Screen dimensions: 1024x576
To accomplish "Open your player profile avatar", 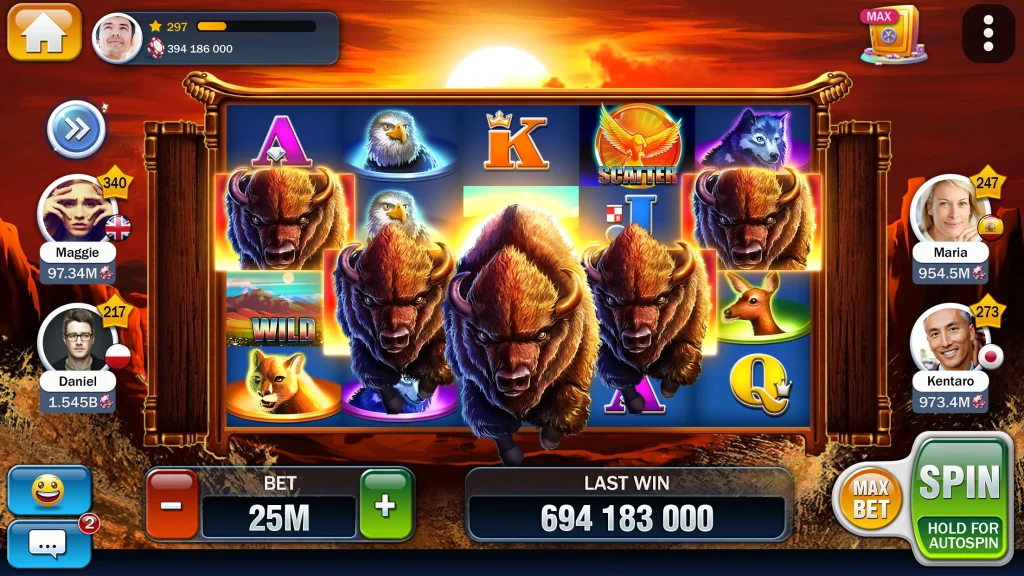I will pyautogui.click(x=117, y=38).
